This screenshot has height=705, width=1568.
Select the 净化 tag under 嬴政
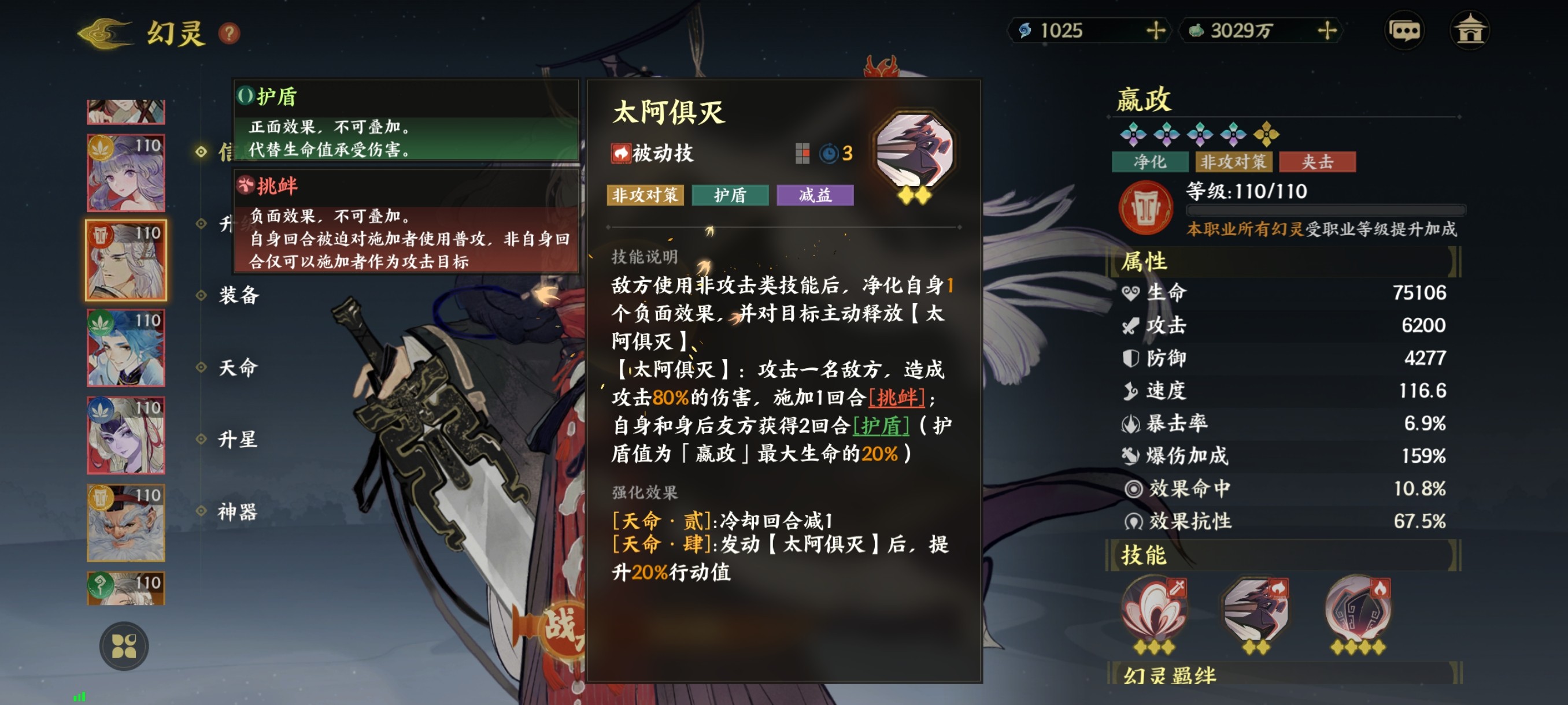point(1149,162)
